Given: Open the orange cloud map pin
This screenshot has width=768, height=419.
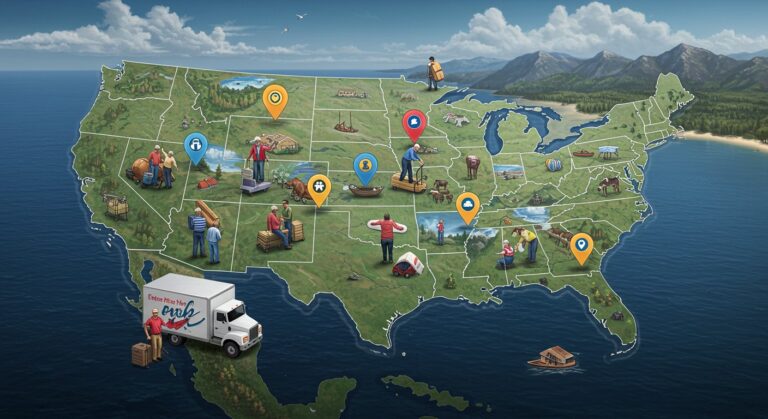Looking at the screenshot, I should pos(467,205).
